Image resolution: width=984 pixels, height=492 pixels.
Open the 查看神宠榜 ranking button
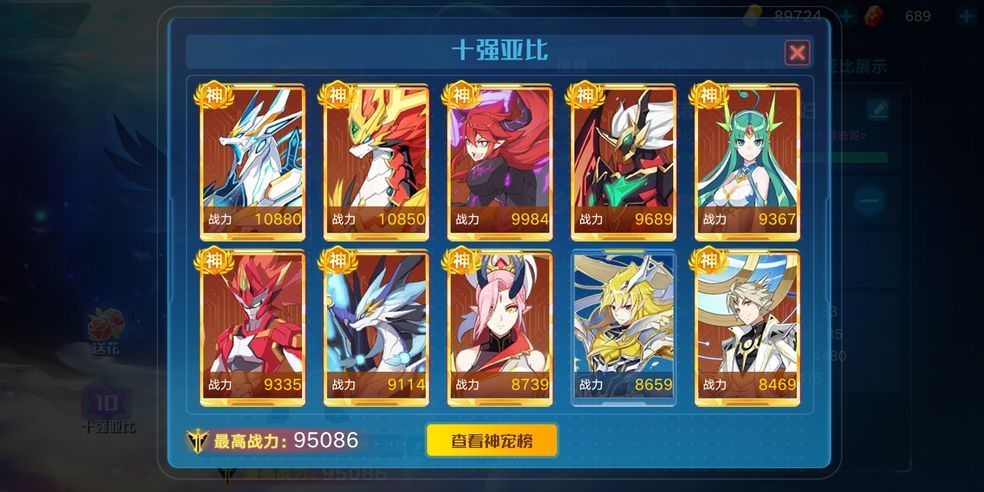(x=491, y=440)
